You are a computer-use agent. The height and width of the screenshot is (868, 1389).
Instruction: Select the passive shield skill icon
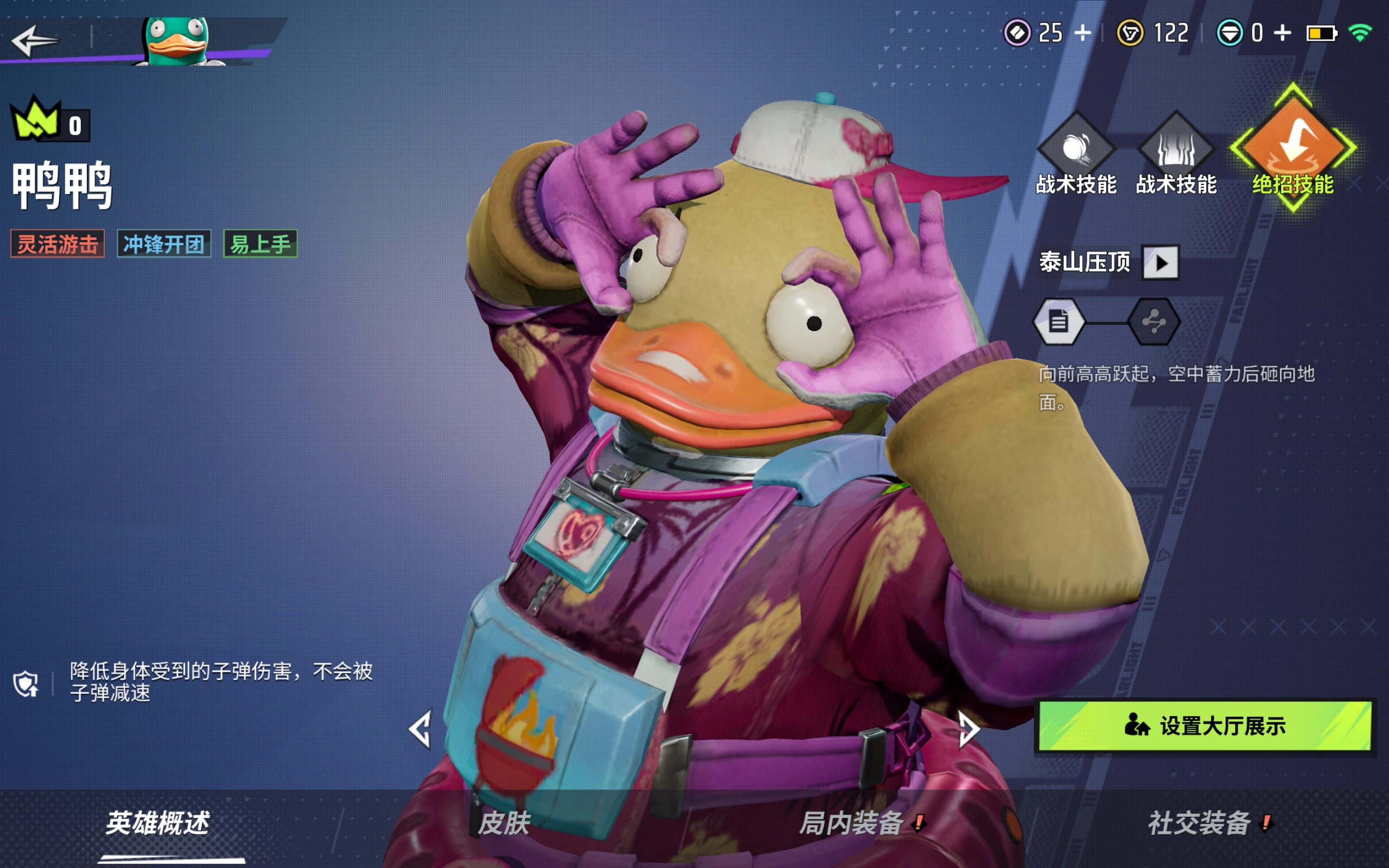pos(26,683)
